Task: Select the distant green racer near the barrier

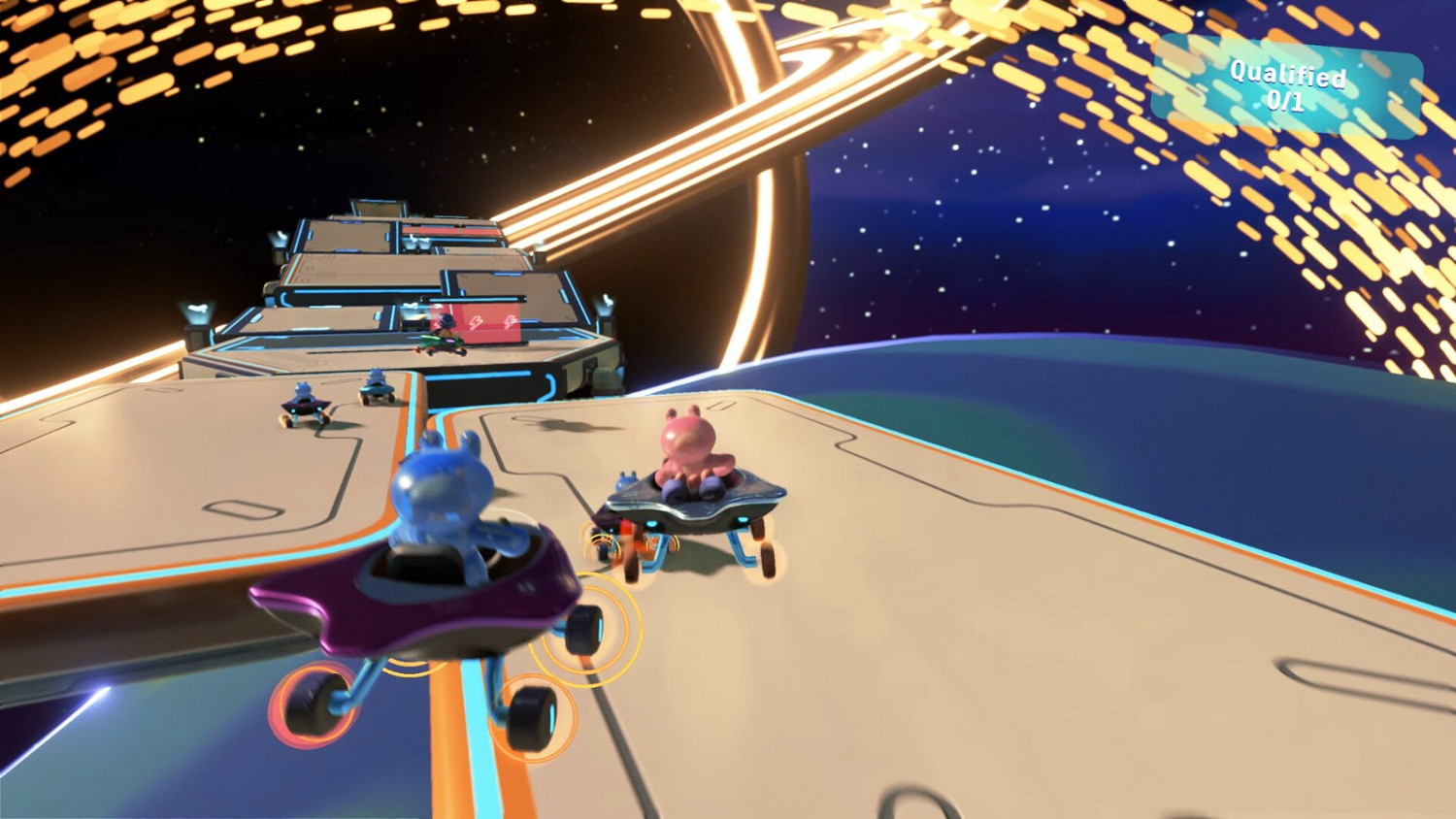Action: coord(442,340)
